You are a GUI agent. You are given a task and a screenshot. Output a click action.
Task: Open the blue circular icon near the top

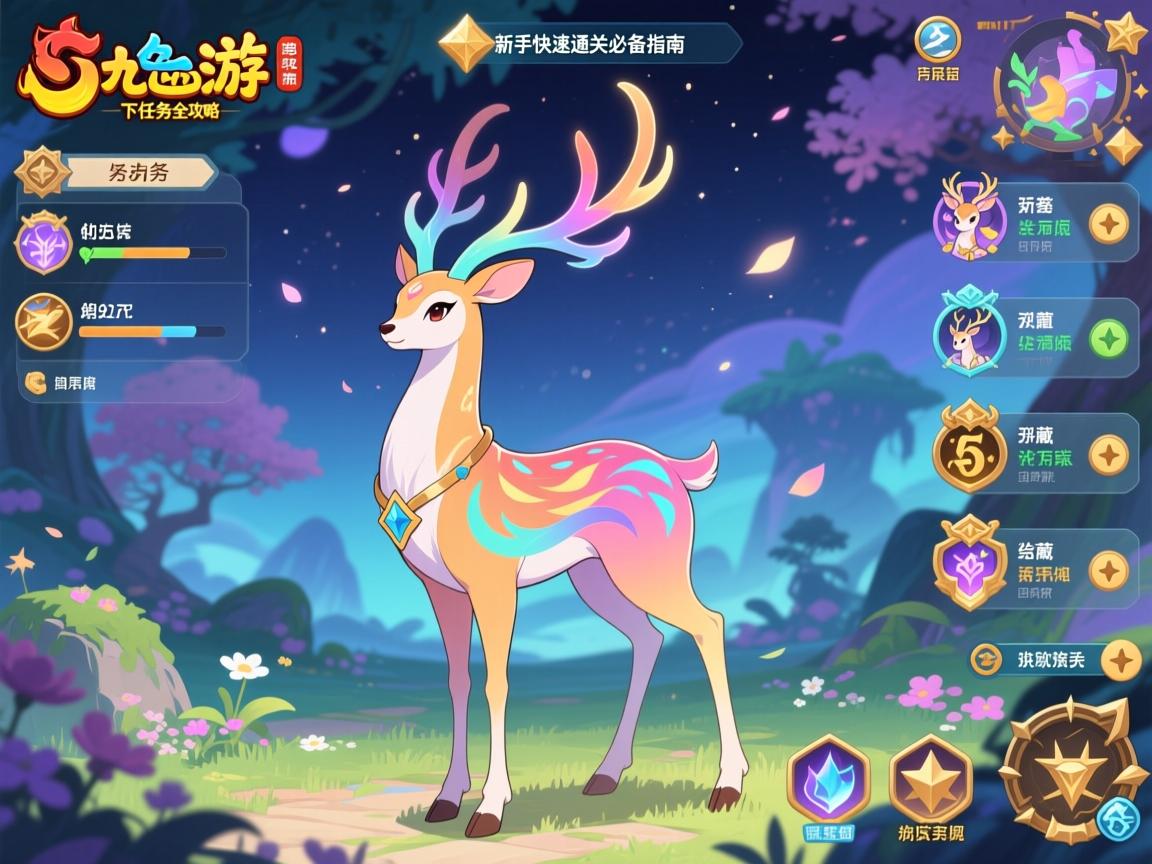pos(938,39)
